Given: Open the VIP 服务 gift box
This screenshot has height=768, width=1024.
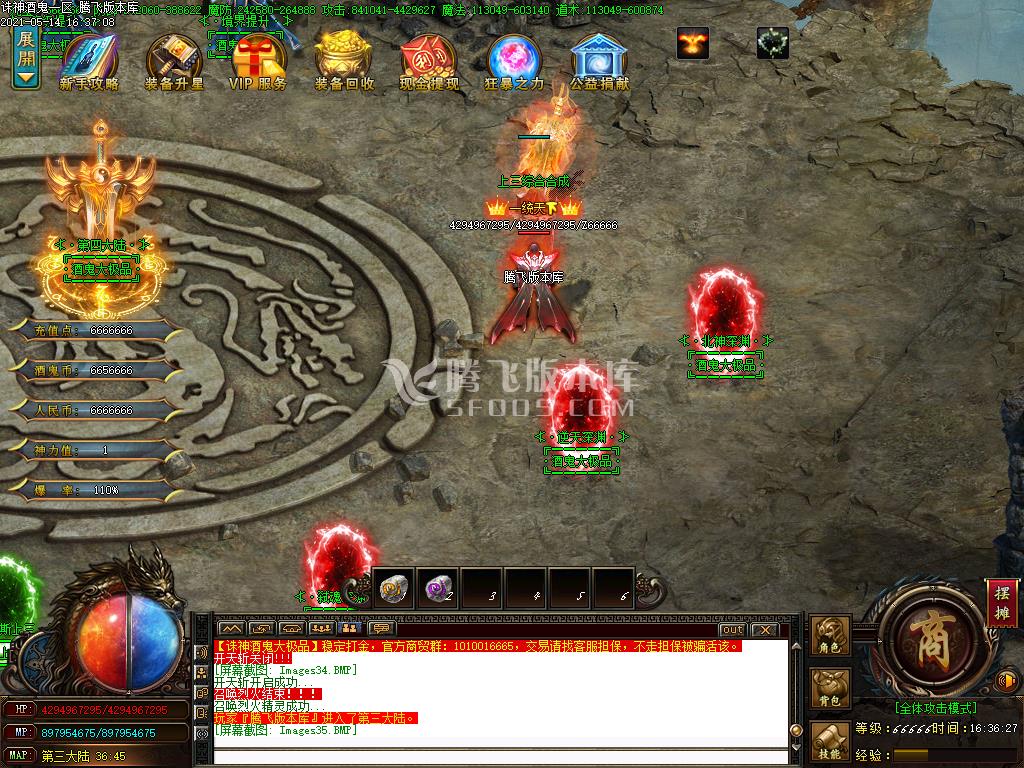Looking at the screenshot, I should (x=258, y=62).
